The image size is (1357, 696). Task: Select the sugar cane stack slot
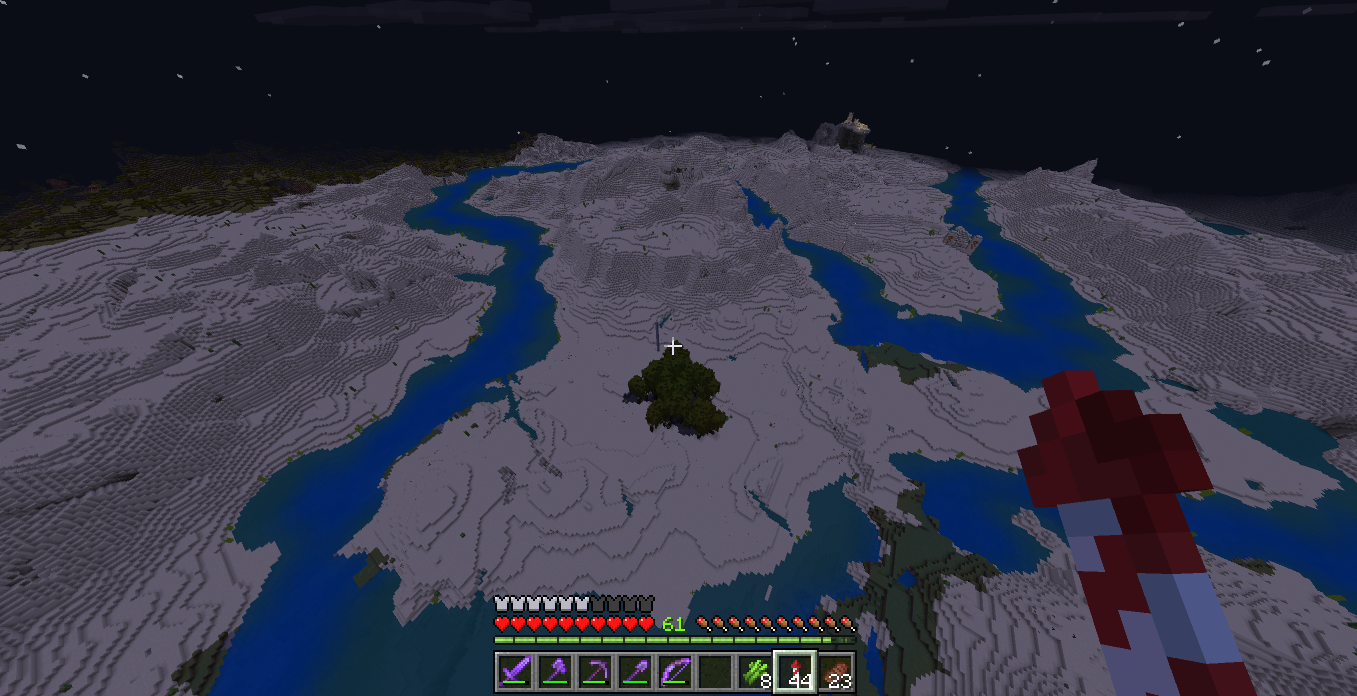tap(755, 671)
